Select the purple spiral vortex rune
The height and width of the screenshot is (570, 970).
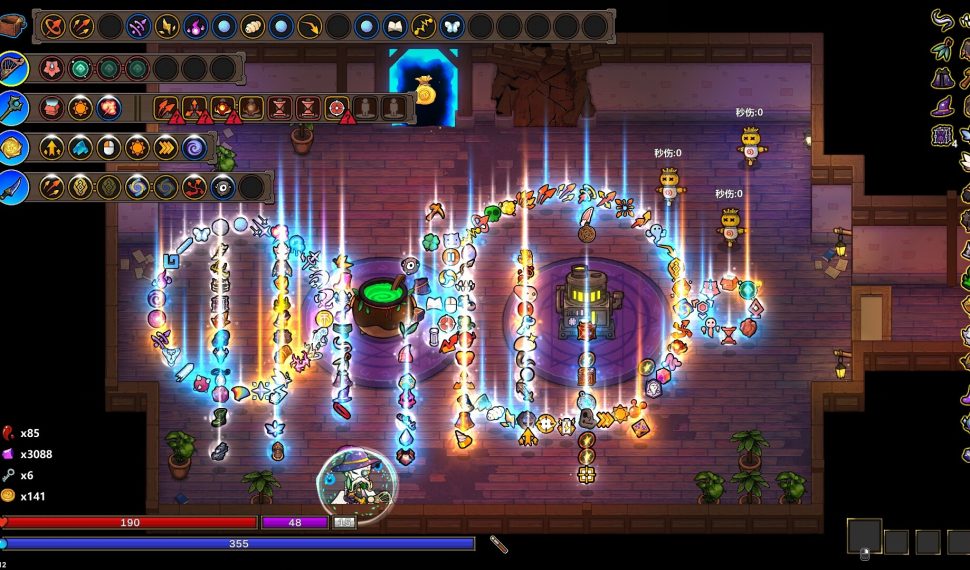coord(194,147)
